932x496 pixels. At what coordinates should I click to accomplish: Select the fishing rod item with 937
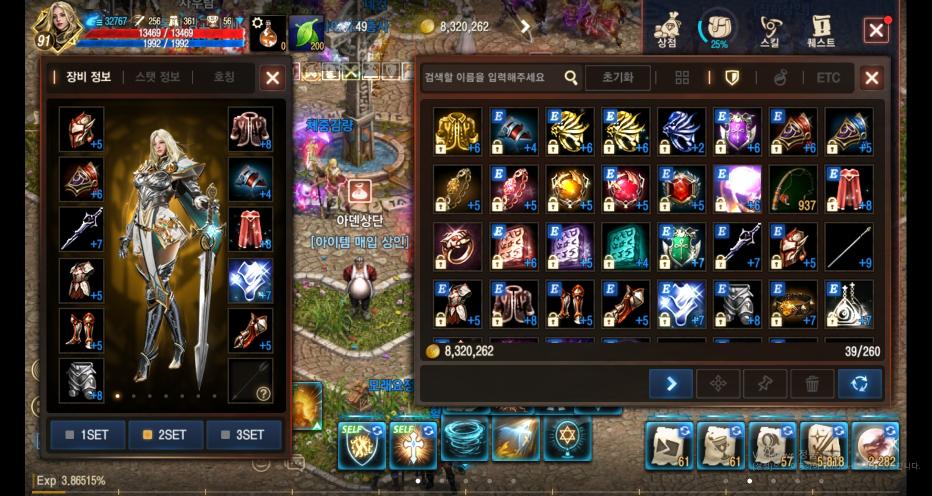coord(793,188)
